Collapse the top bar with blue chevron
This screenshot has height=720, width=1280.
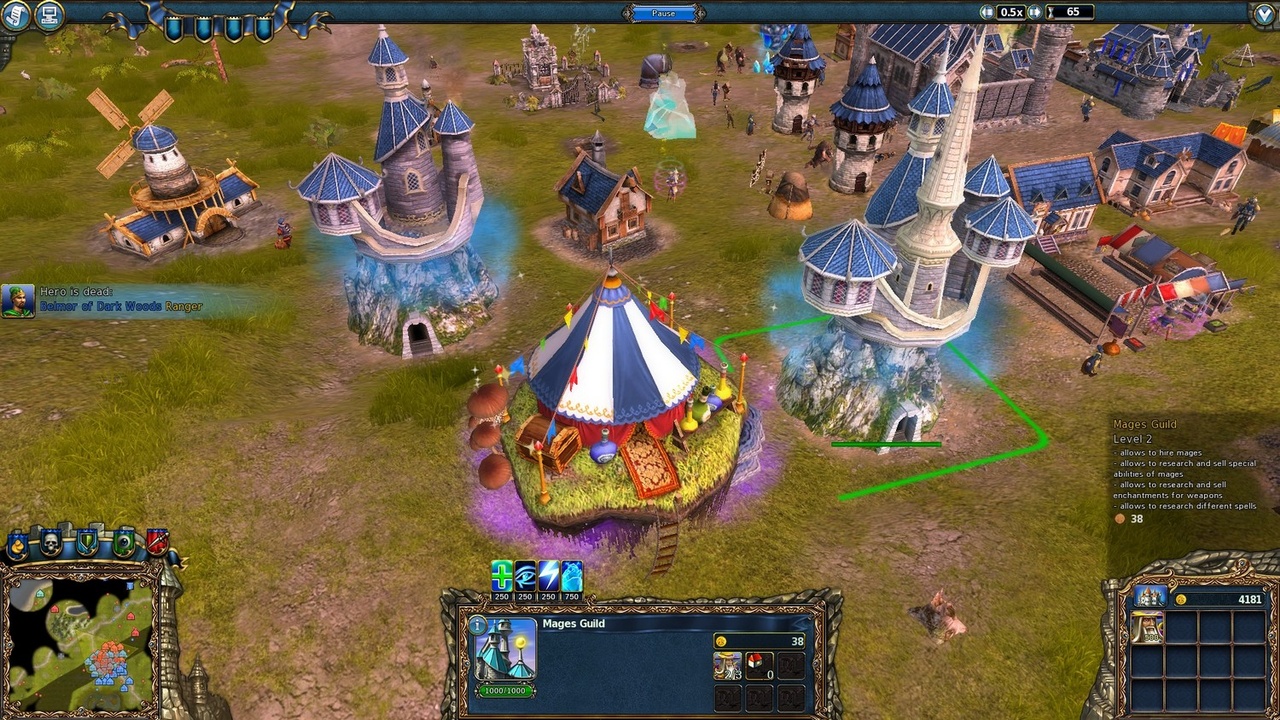pos(1262,11)
